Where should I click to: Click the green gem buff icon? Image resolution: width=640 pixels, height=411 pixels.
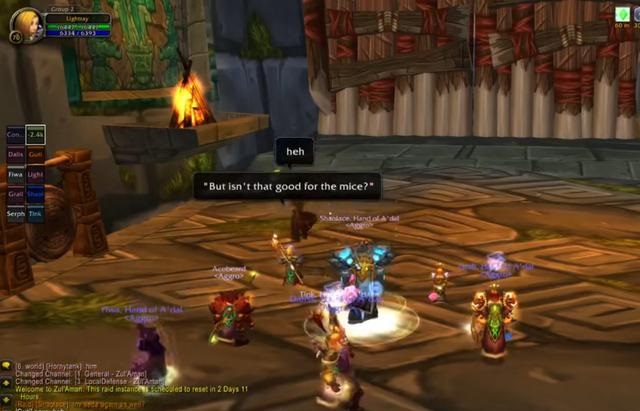pos(624,14)
